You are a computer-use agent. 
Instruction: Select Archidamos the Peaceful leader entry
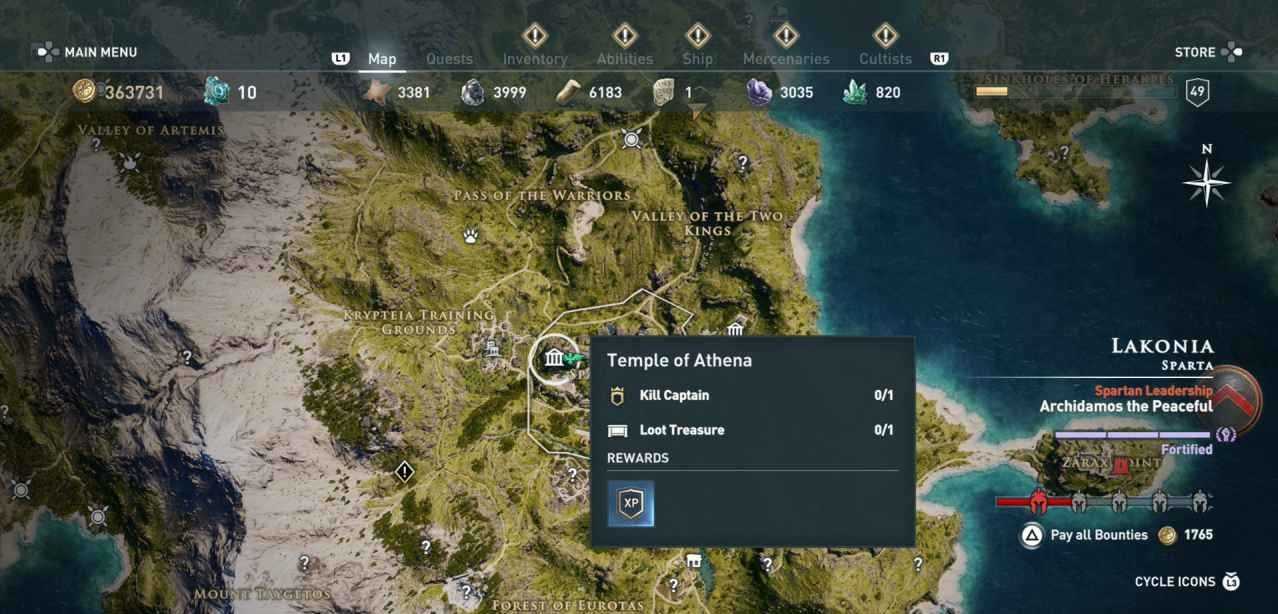[x=1125, y=406]
